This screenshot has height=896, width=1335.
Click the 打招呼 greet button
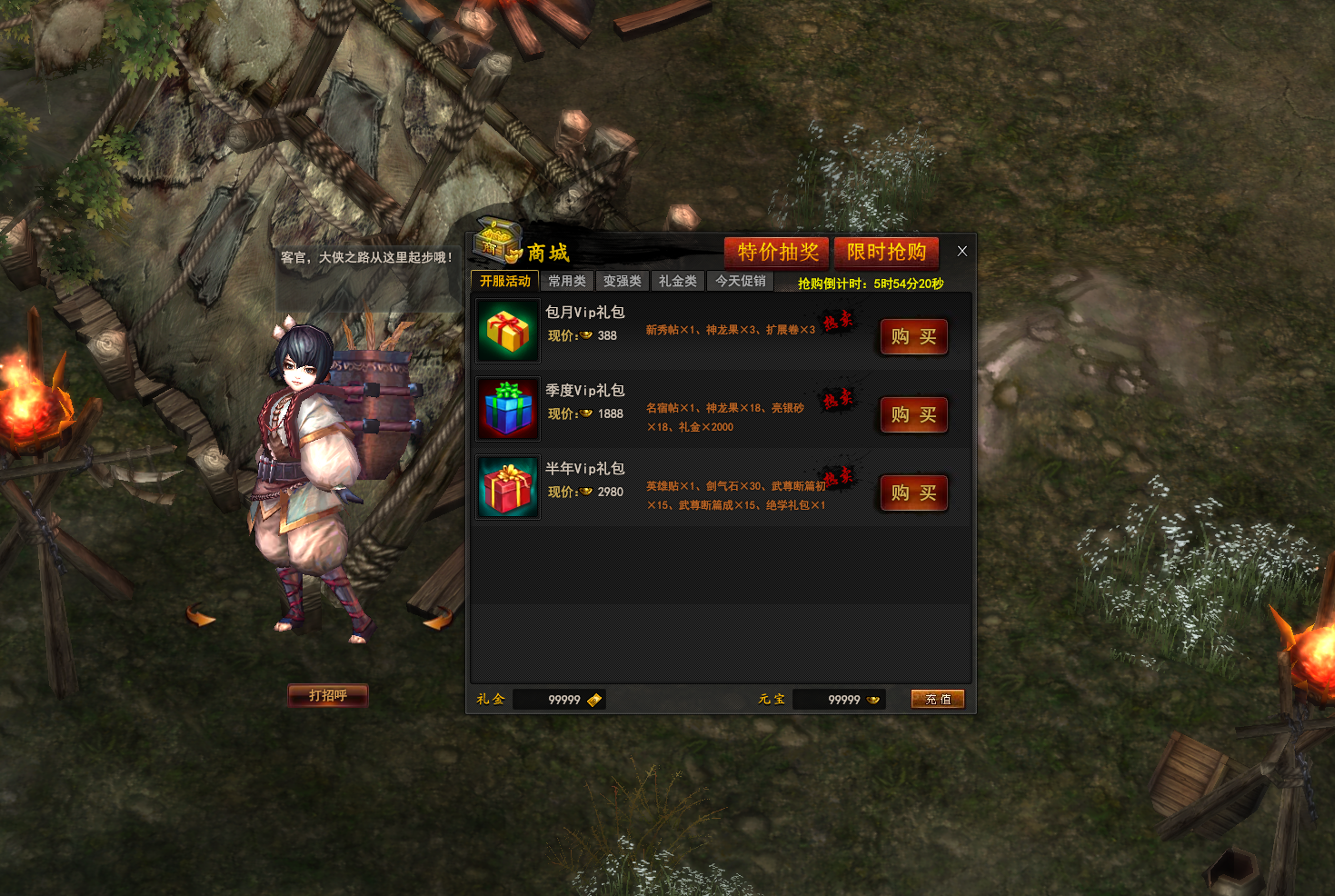click(x=328, y=695)
